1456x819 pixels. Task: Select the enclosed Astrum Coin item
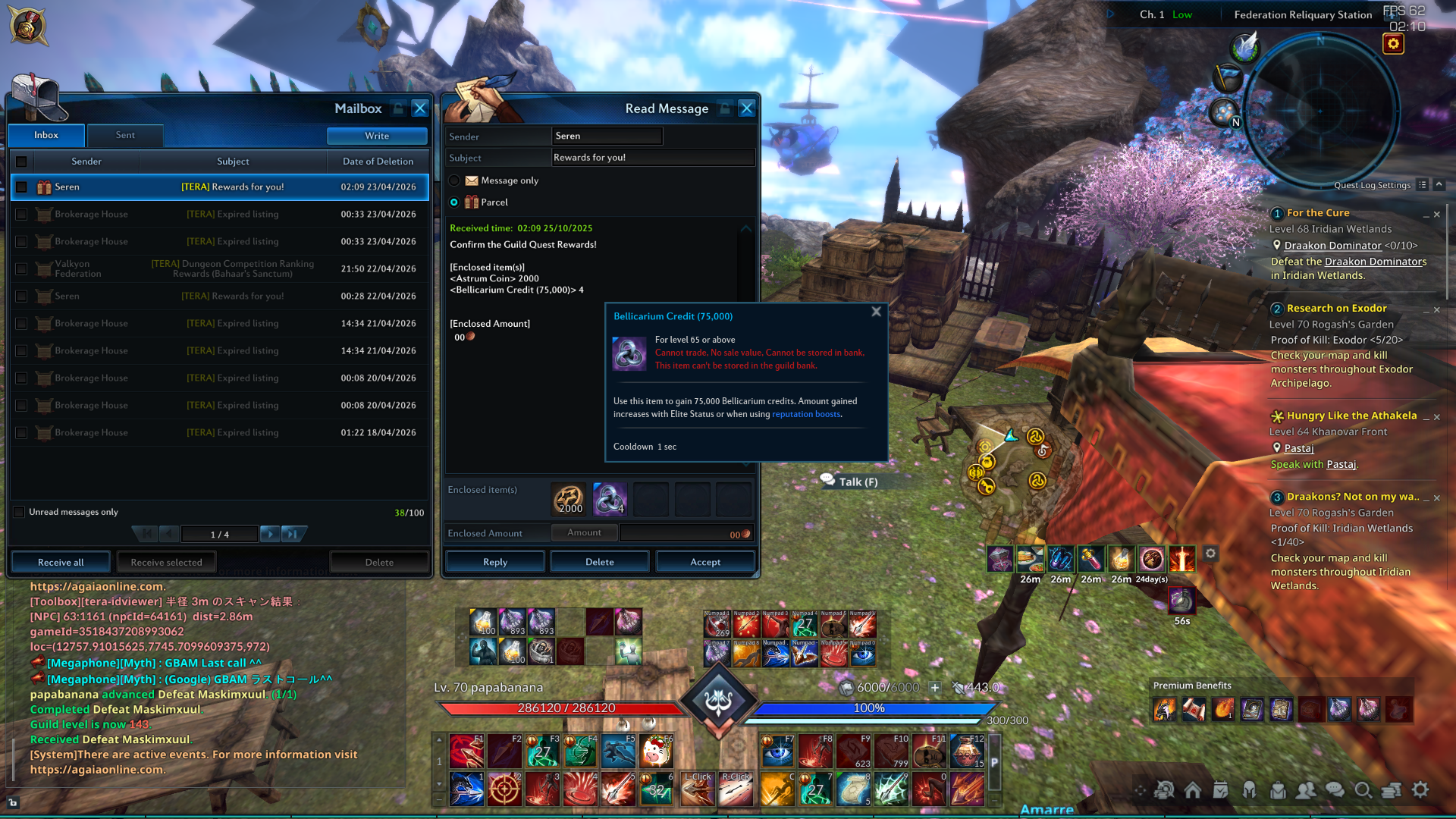click(x=569, y=499)
